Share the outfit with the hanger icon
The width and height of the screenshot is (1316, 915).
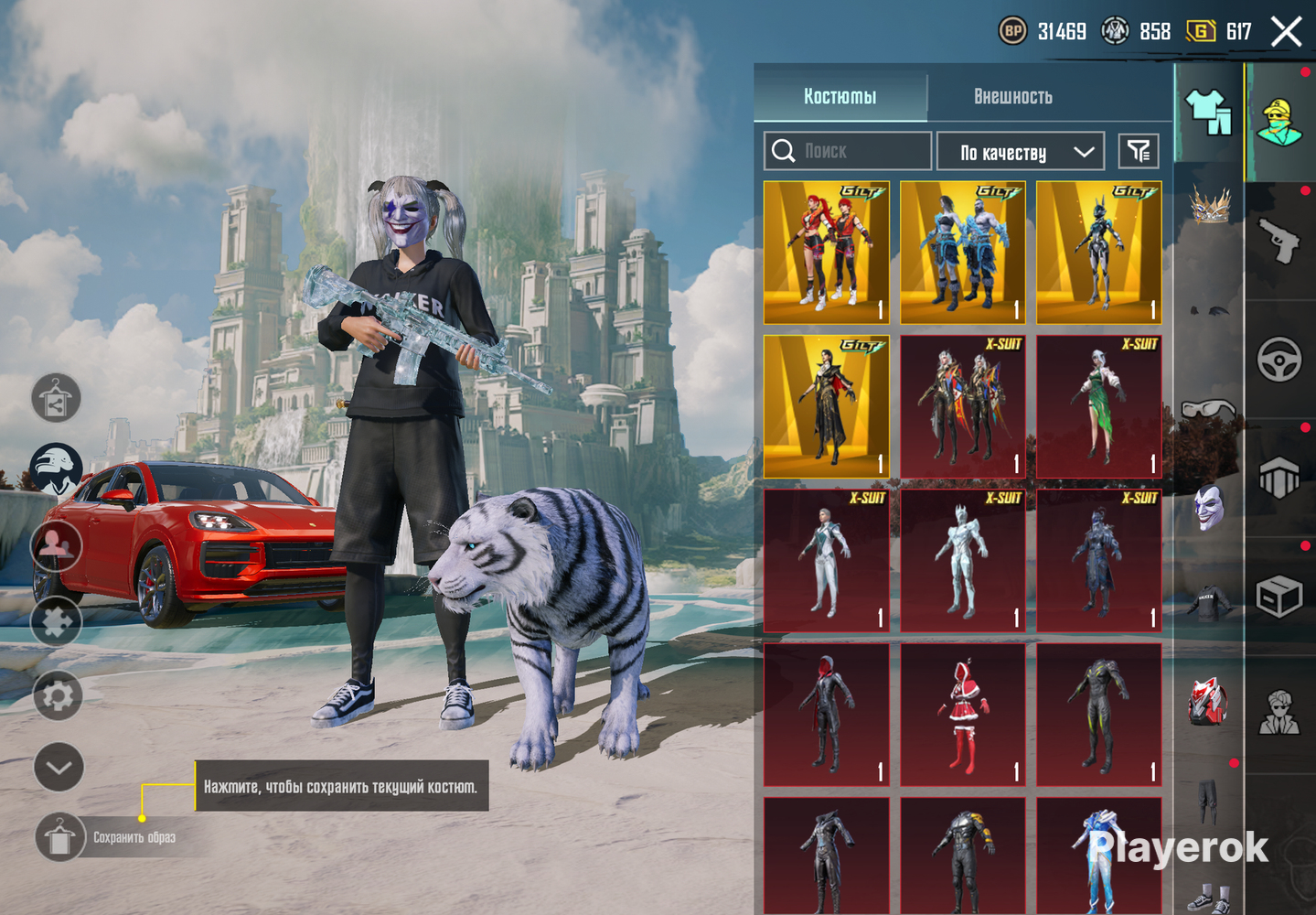pyautogui.click(x=56, y=398)
